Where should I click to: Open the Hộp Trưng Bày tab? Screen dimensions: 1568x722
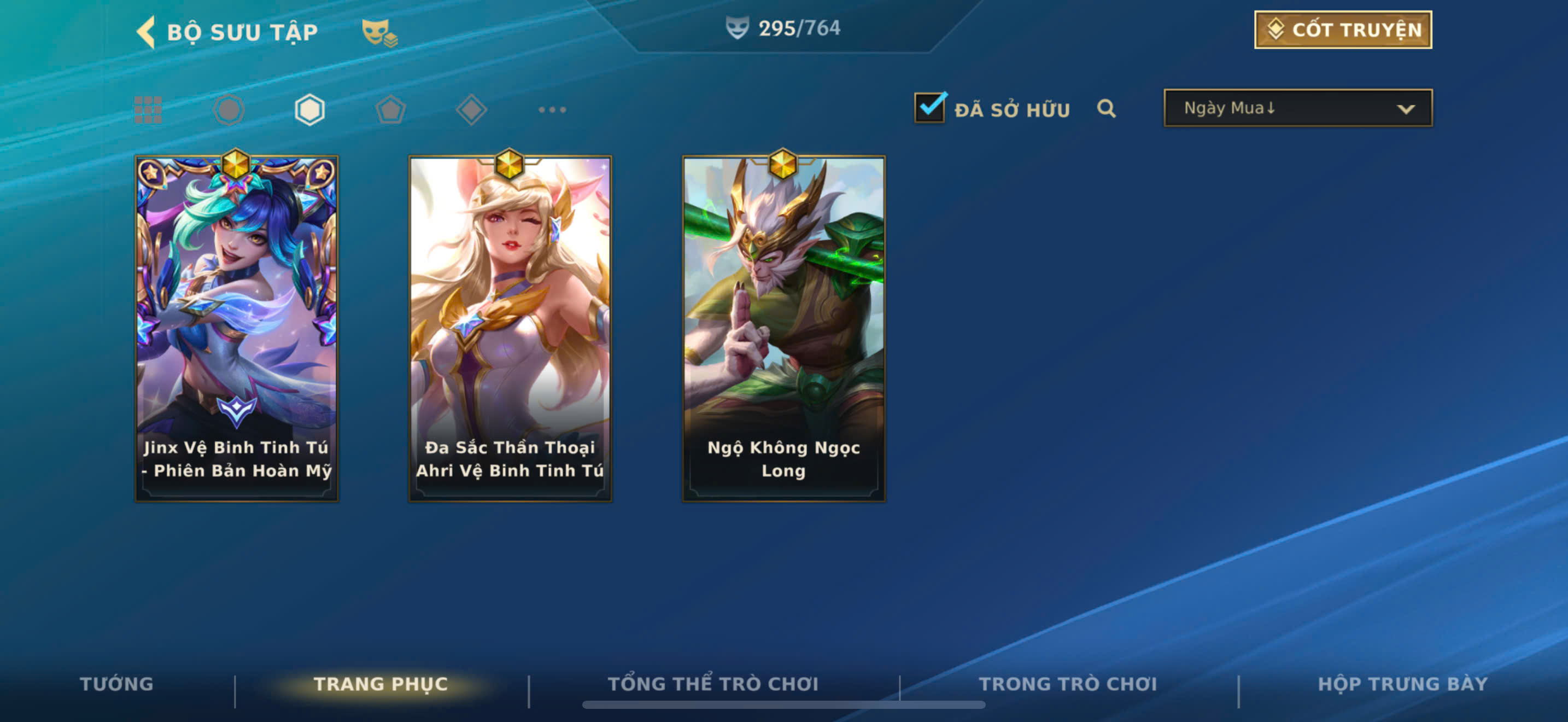[x=1402, y=684]
